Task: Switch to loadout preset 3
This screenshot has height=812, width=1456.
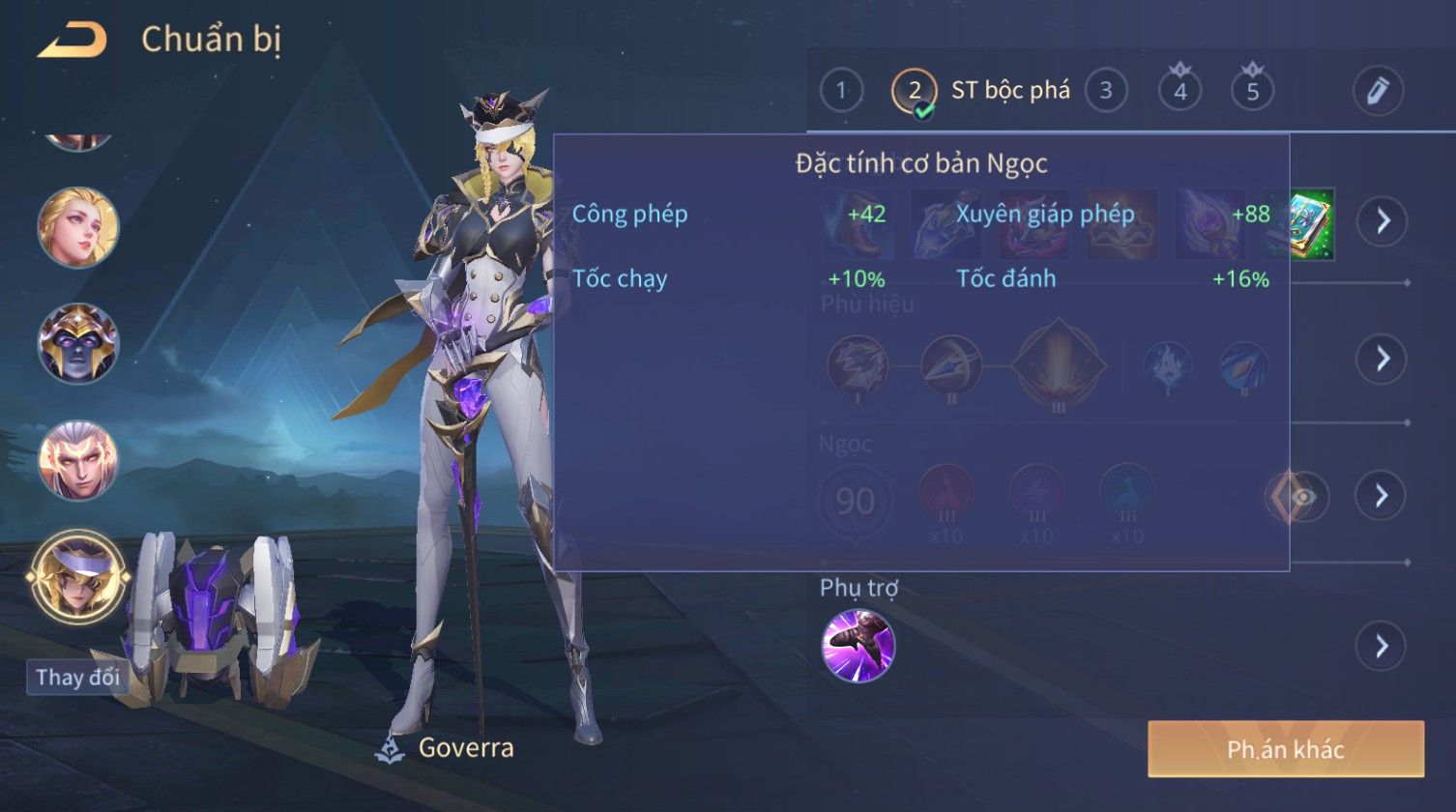Action: tap(1106, 92)
